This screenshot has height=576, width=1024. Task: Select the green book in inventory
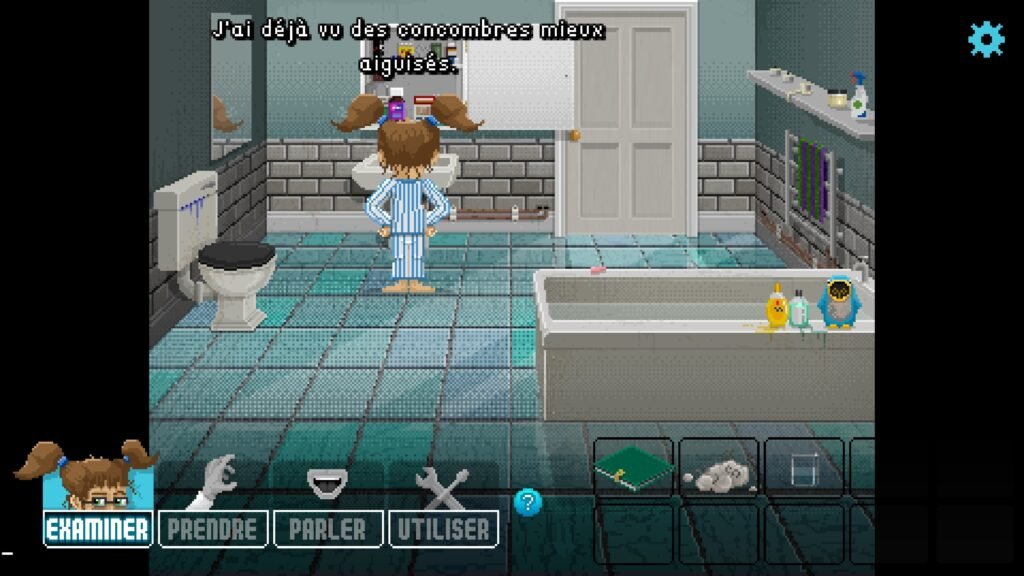[632, 468]
